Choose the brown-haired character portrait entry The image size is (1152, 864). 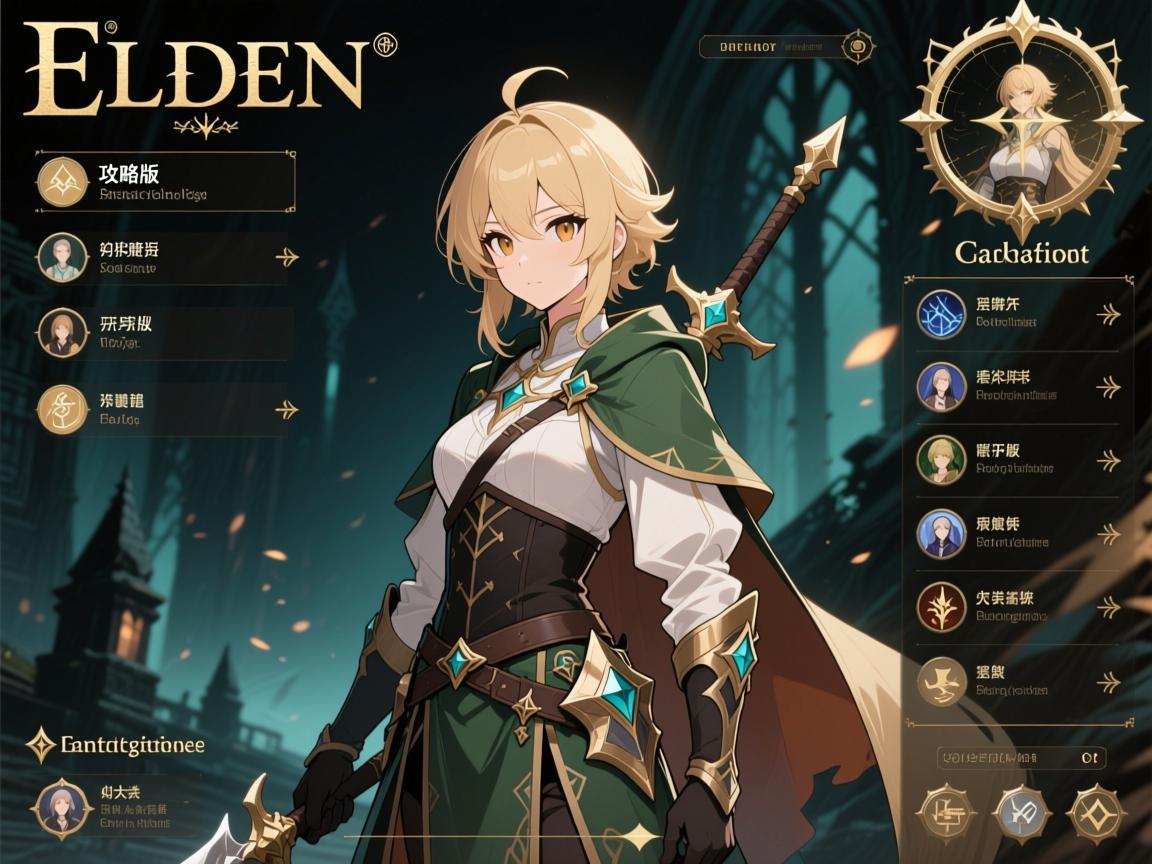(160, 332)
